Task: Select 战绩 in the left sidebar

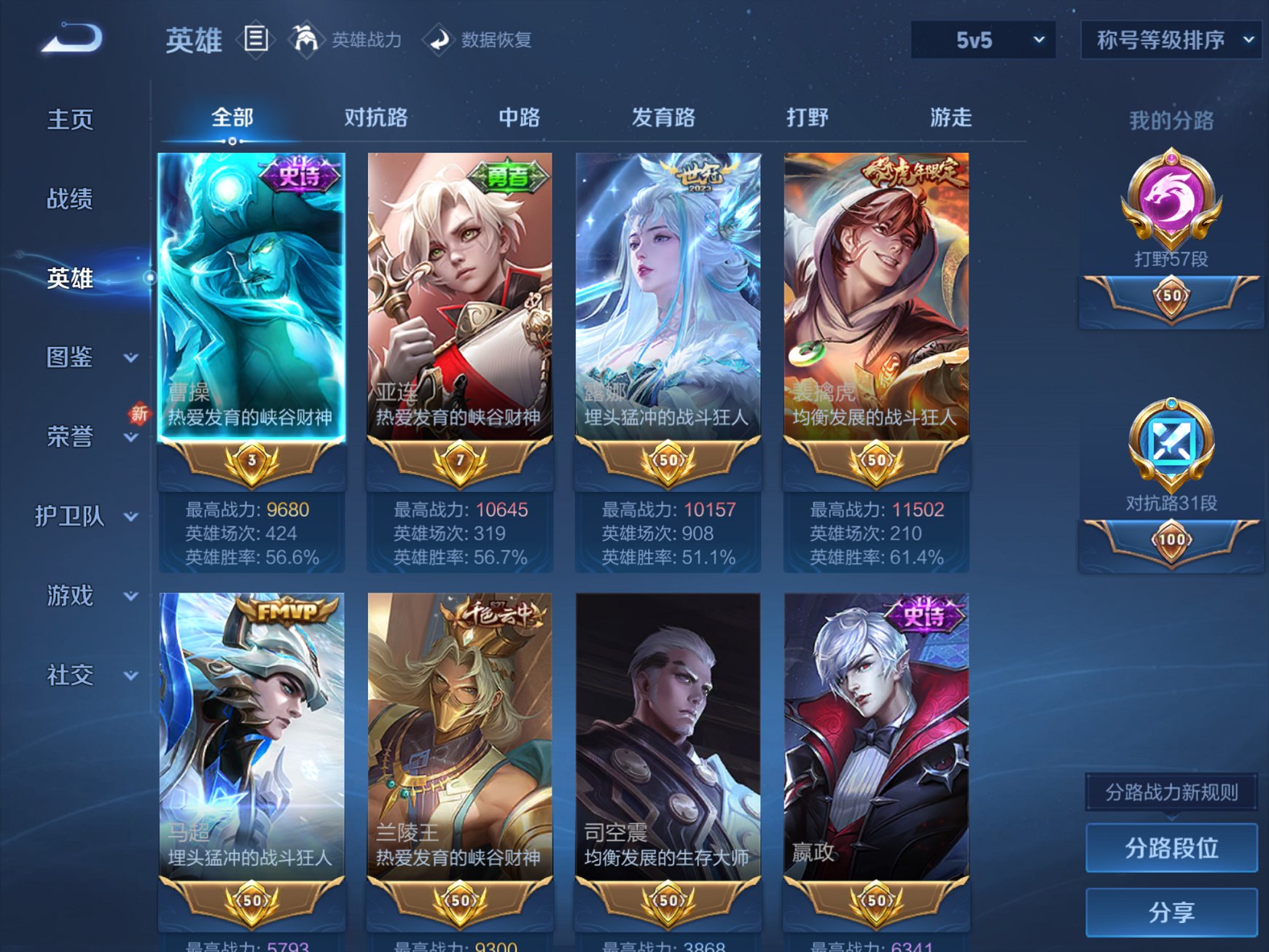Action: [x=70, y=198]
